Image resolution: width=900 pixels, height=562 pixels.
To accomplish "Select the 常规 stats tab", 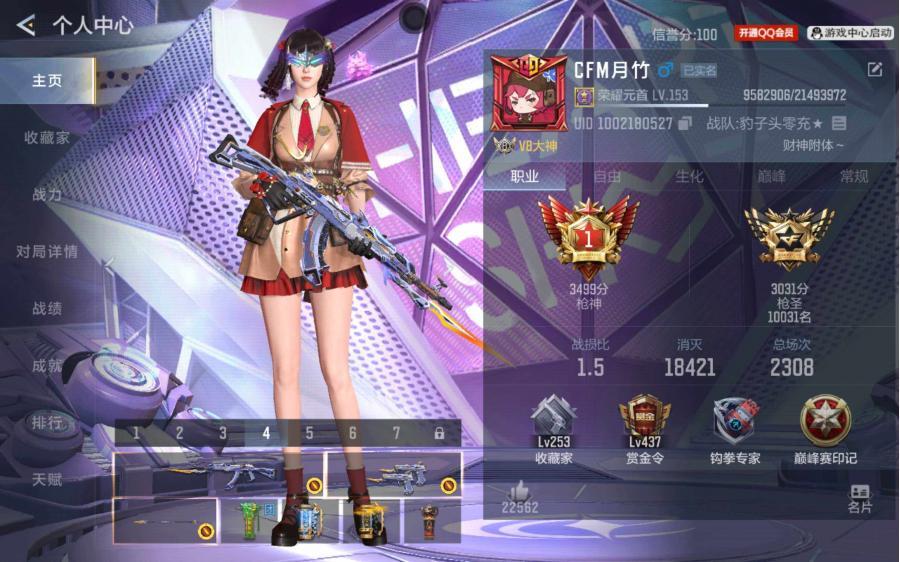I will (x=854, y=177).
